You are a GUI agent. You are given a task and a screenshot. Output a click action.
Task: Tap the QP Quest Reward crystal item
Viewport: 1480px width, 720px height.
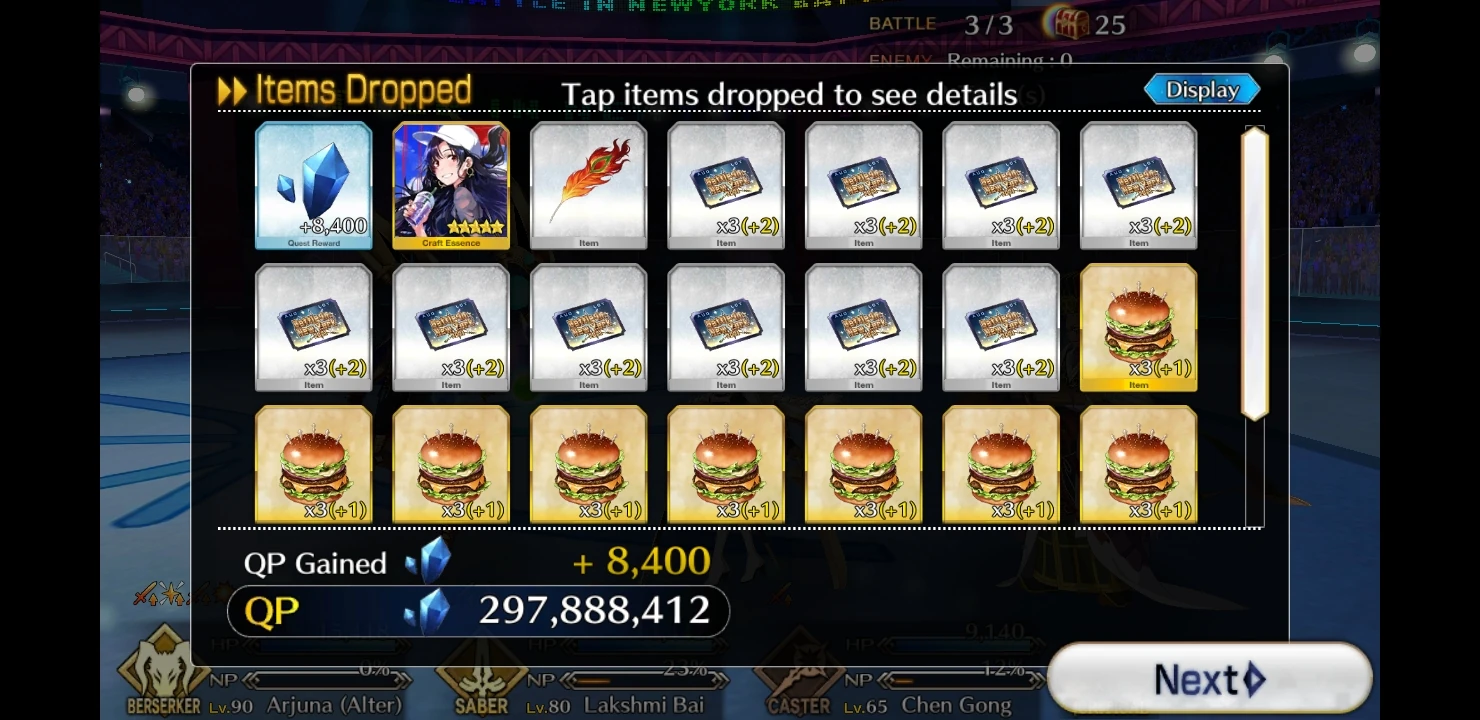[x=313, y=185]
